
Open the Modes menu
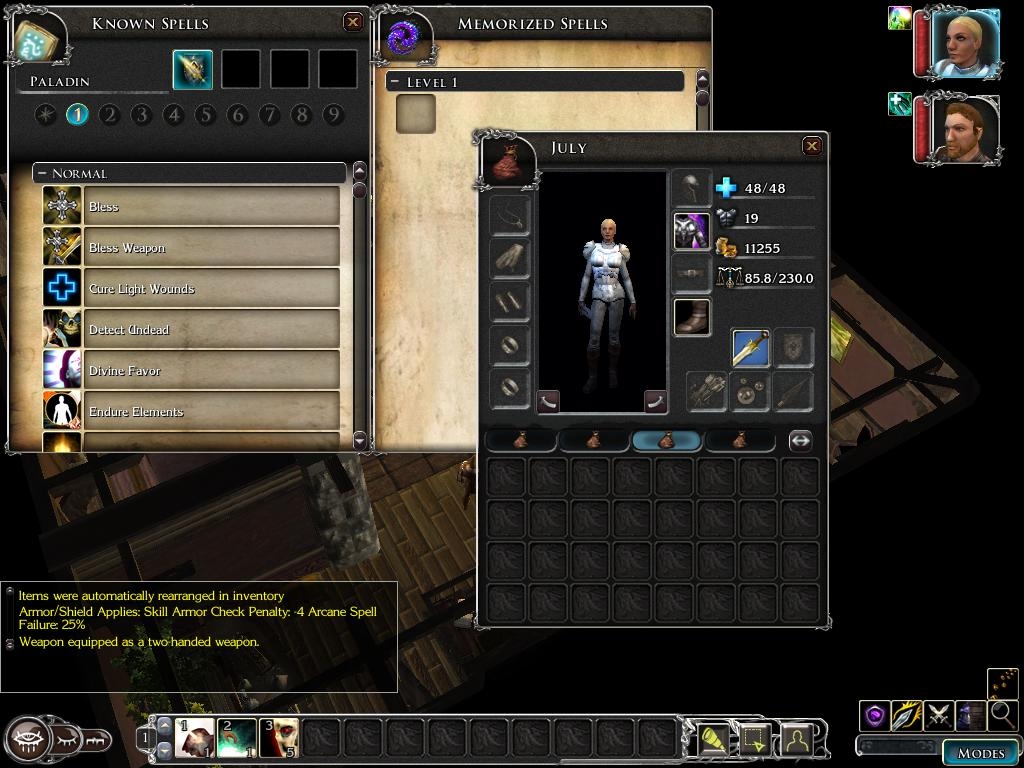coord(980,753)
